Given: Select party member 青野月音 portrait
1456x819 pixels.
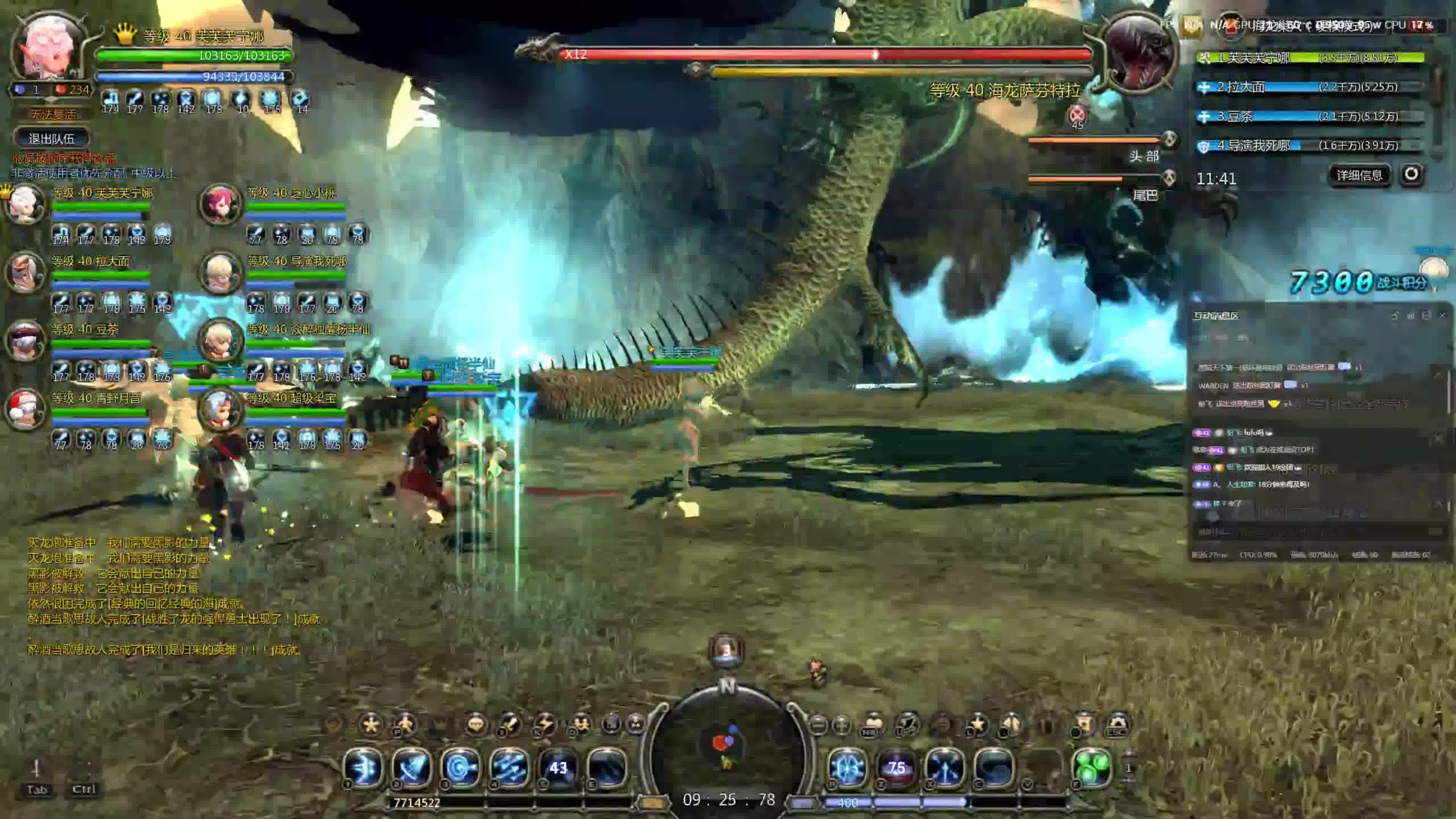Looking at the screenshot, I should click(25, 409).
